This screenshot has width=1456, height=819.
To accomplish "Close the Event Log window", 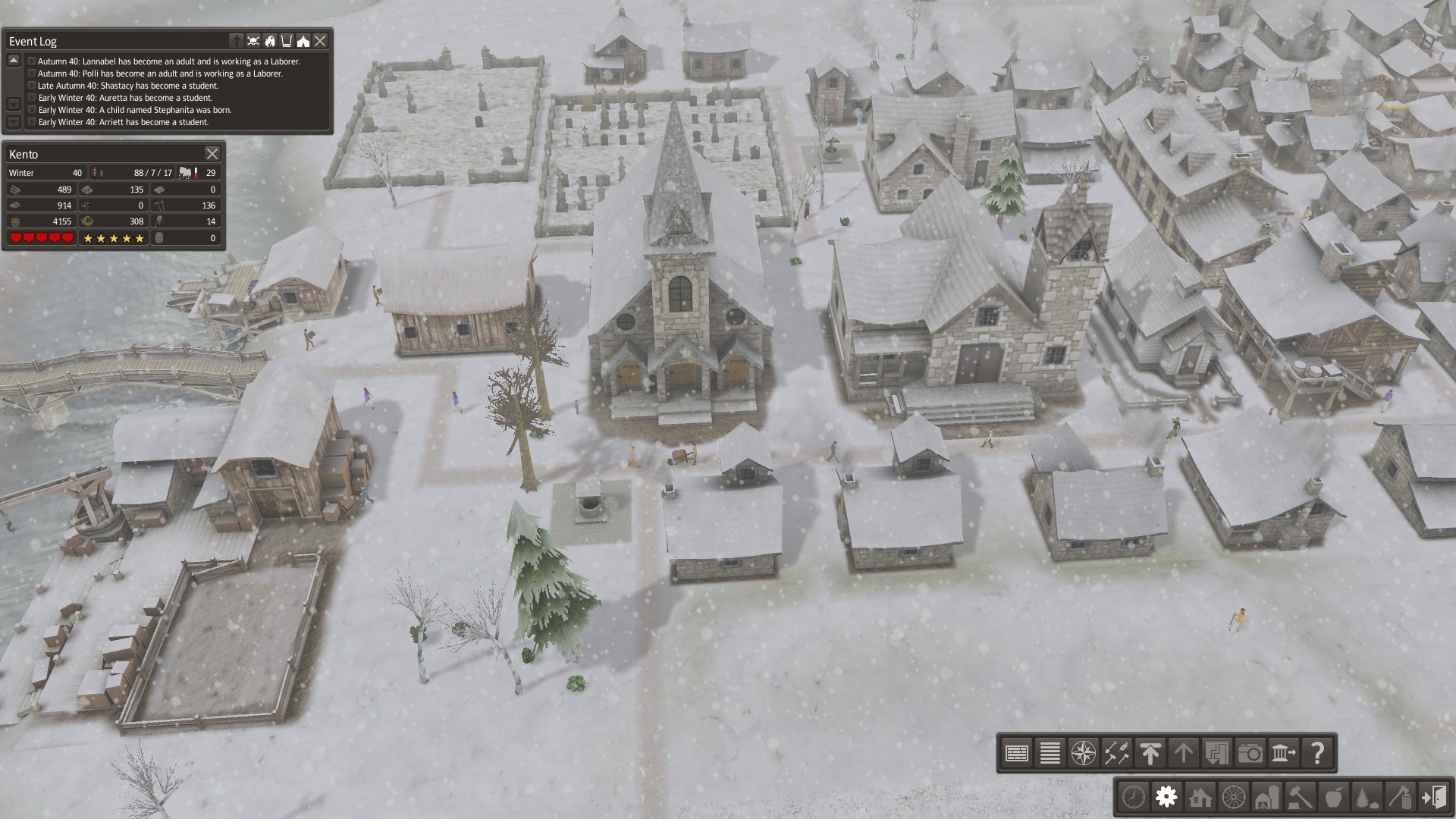I will point(320,41).
